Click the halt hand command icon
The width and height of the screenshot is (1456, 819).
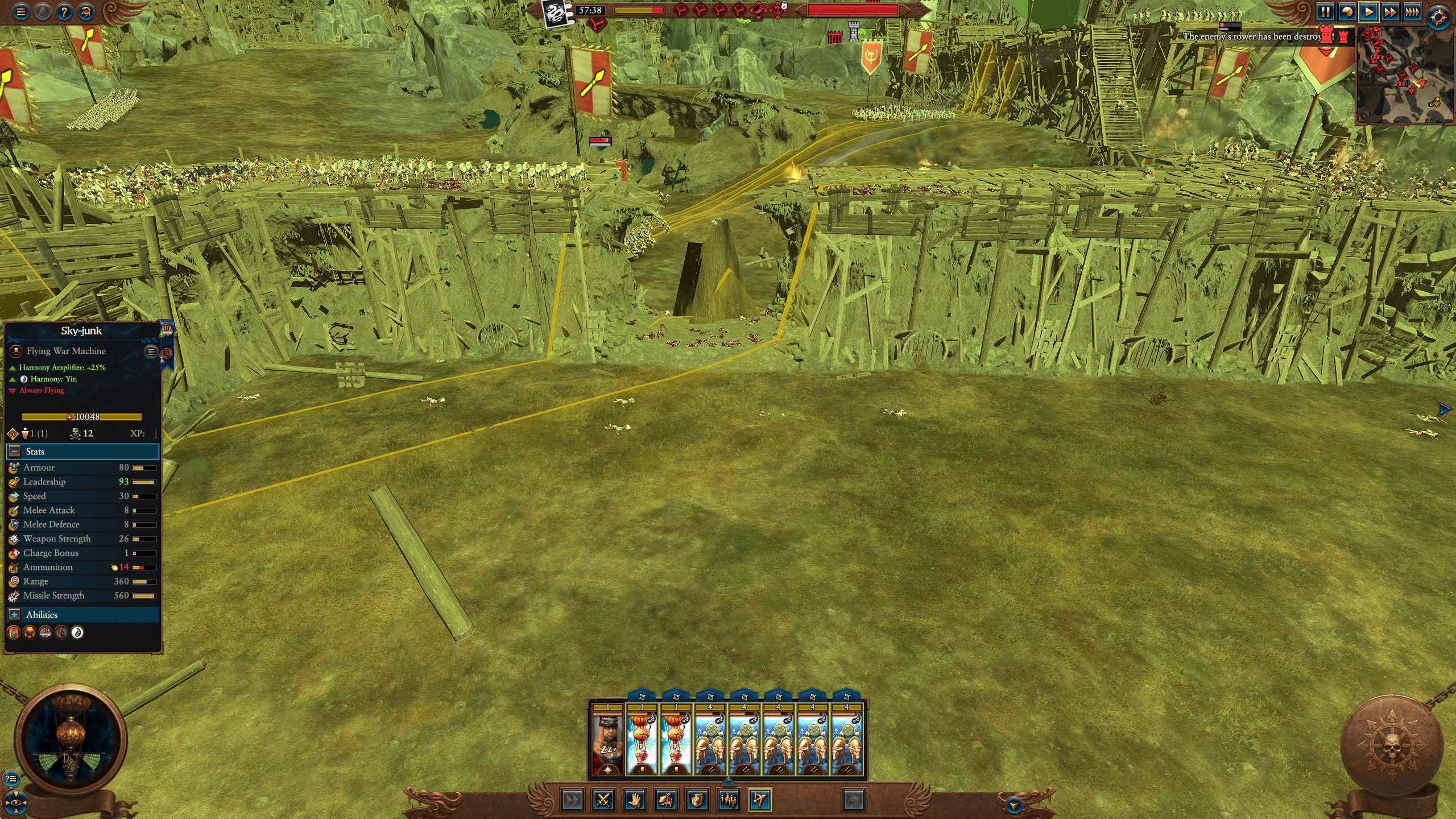(x=635, y=801)
